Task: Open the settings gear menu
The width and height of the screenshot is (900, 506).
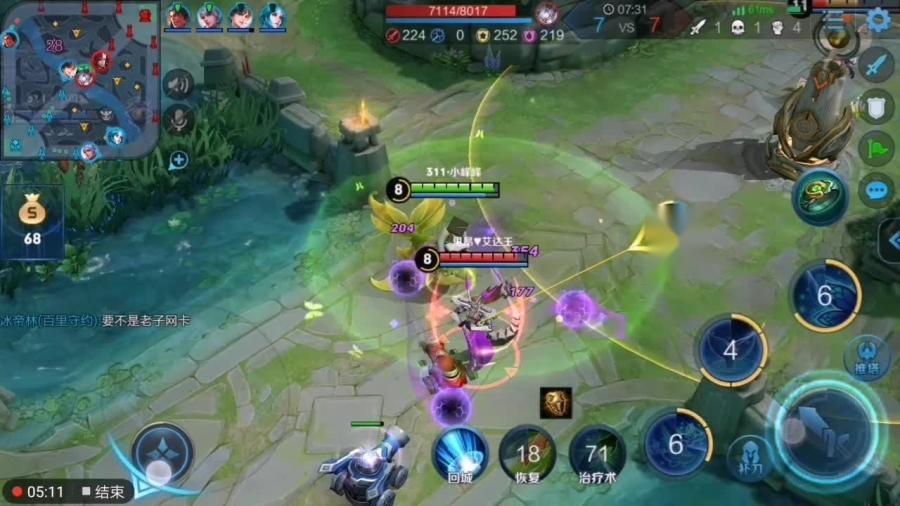Action: [x=879, y=20]
